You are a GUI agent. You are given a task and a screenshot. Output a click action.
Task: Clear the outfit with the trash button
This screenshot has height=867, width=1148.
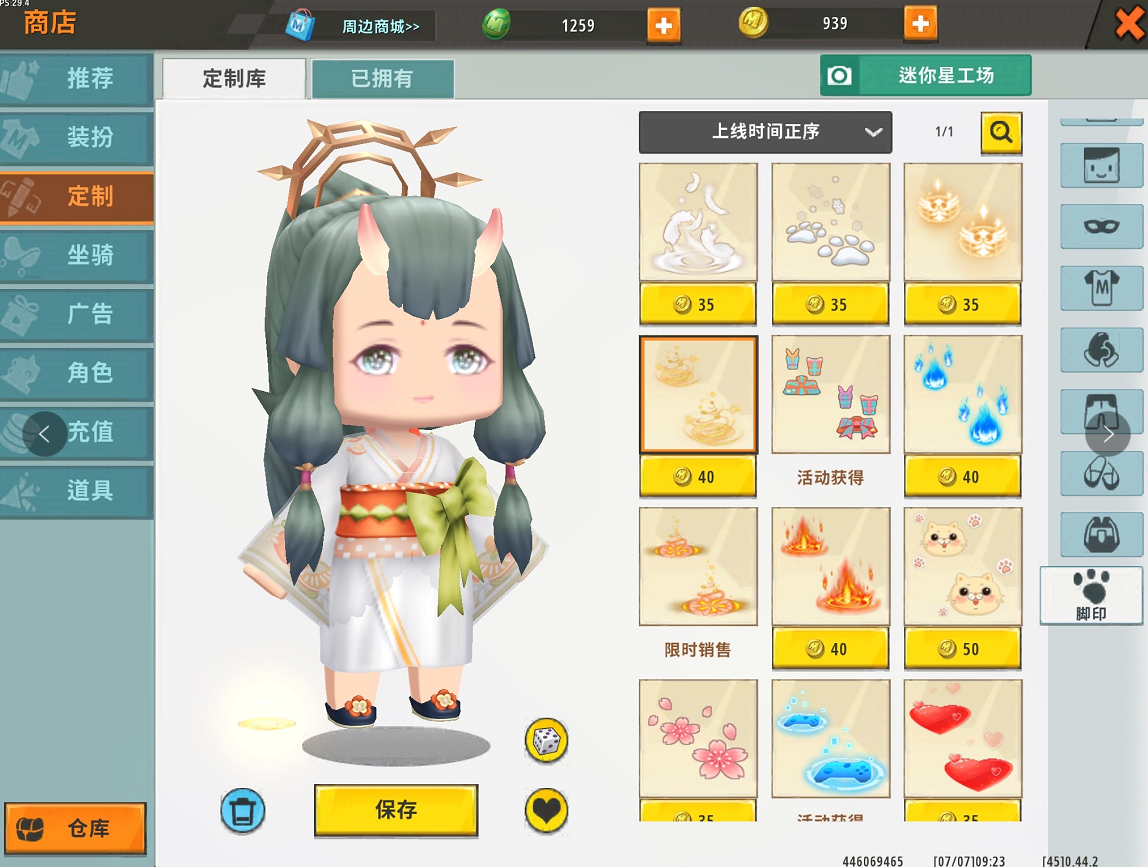tap(243, 810)
